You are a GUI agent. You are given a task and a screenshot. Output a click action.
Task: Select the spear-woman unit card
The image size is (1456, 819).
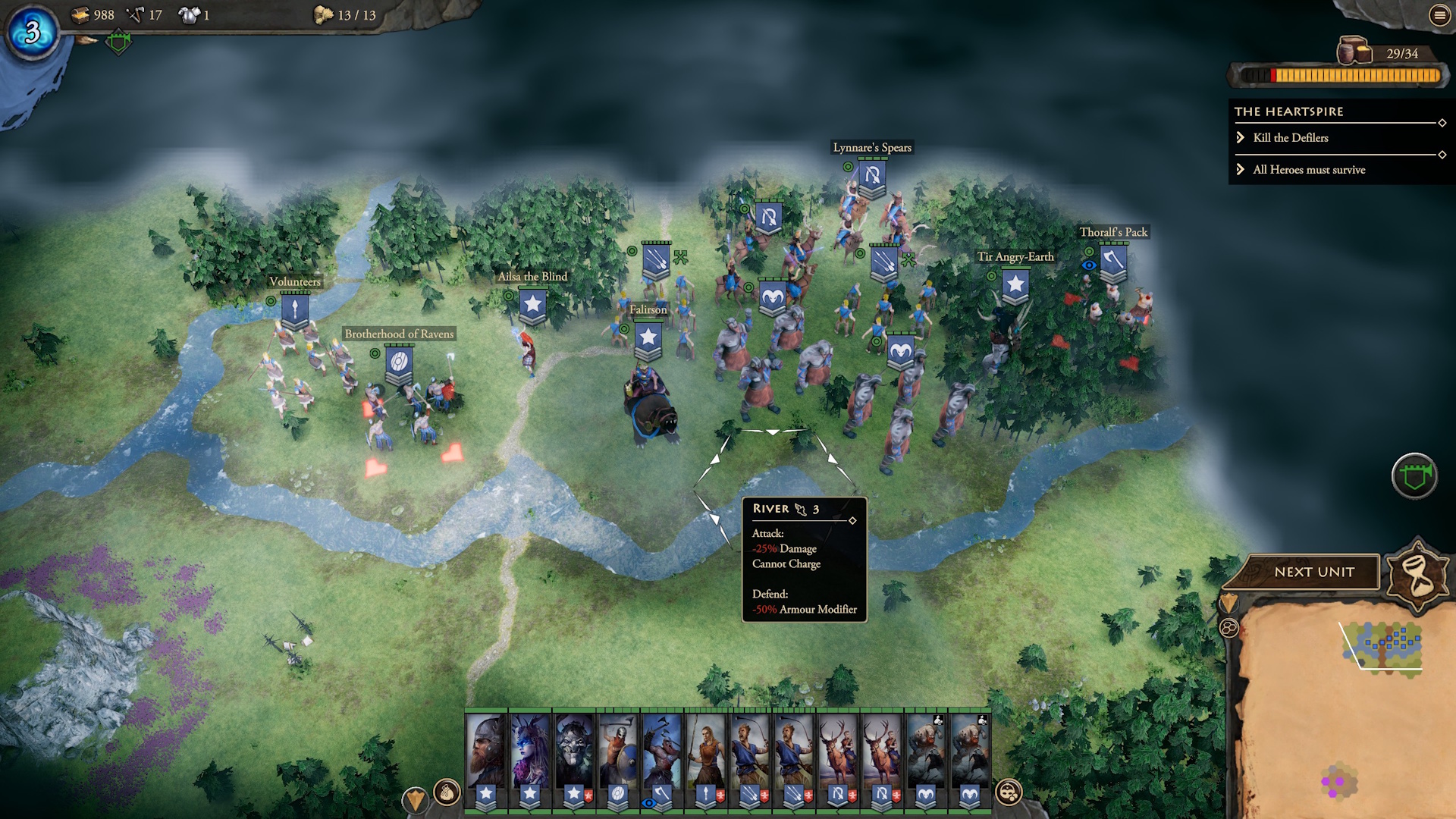point(705,751)
